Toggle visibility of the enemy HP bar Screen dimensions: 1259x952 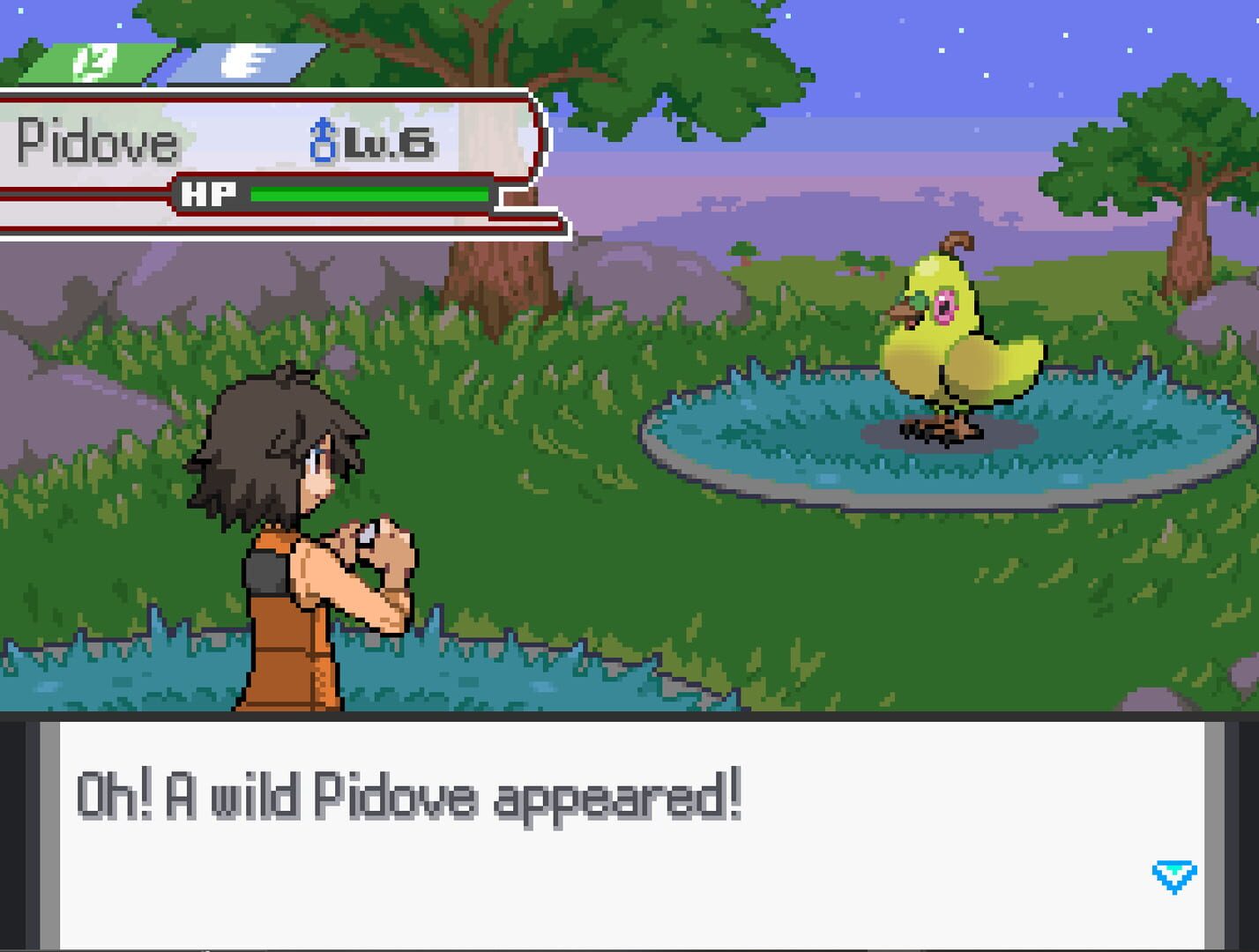coord(370,196)
